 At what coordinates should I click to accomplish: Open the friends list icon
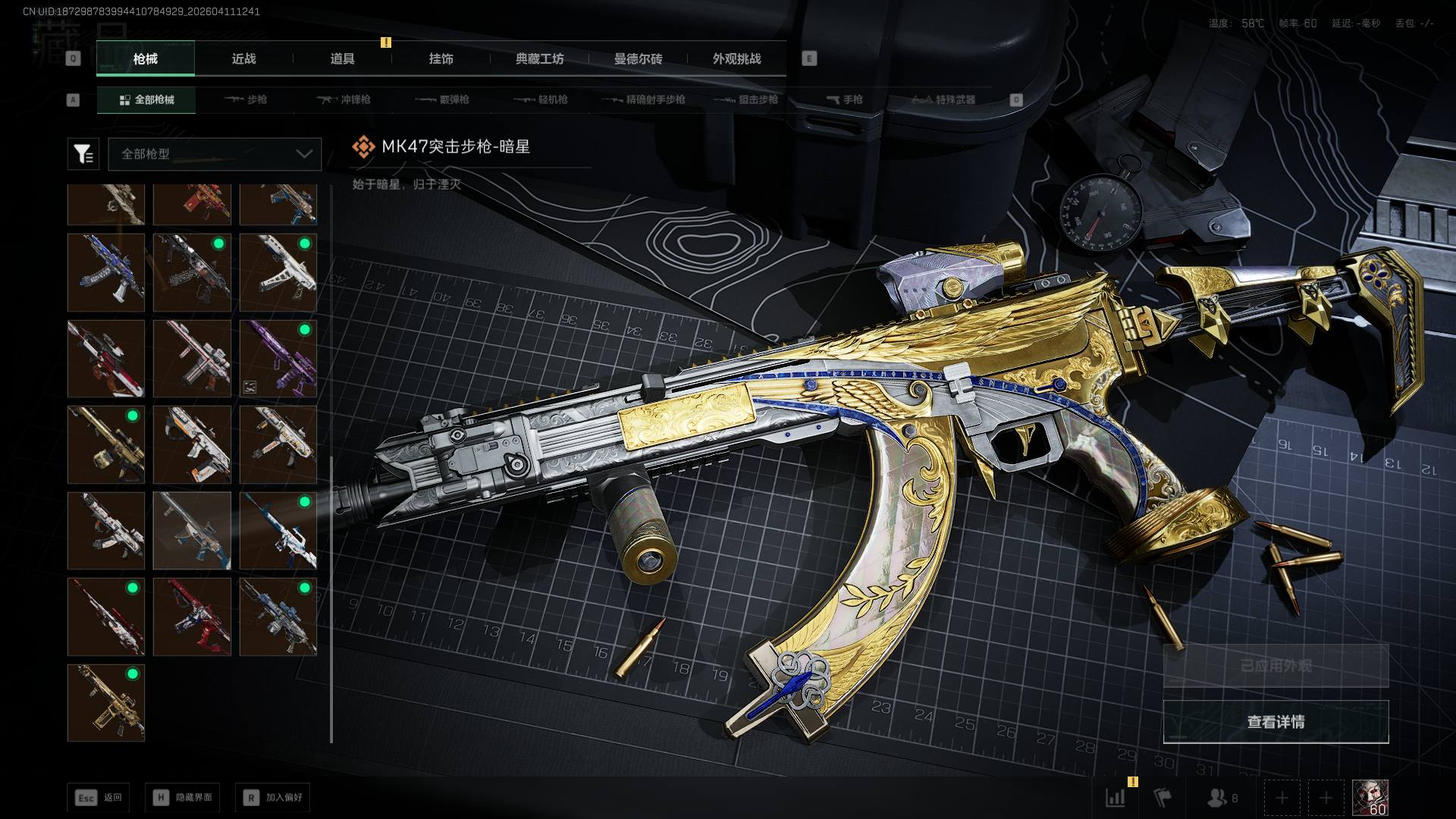tap(1220, 798)
